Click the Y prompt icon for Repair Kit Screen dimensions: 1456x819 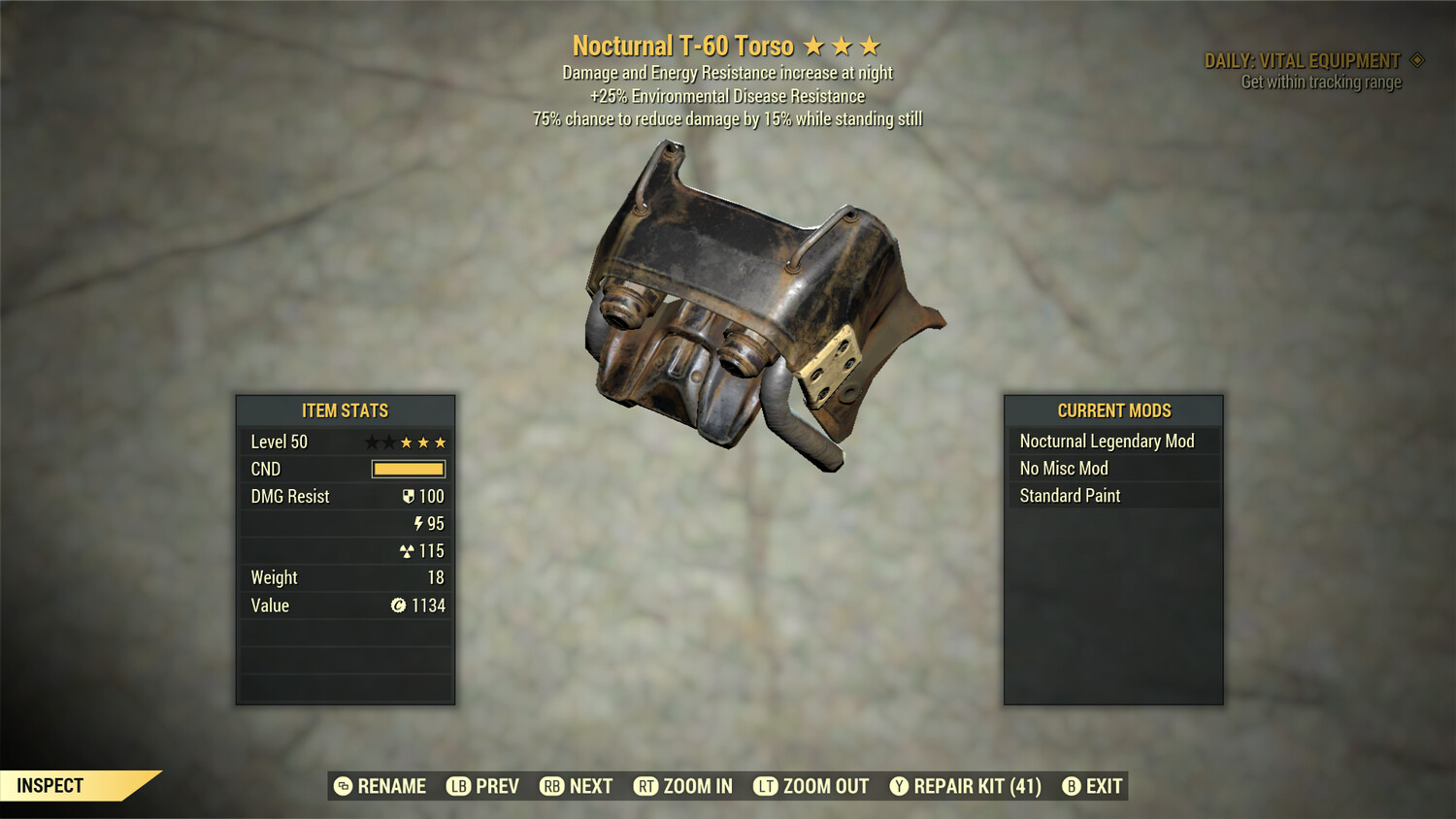pyautogui.click(x=899, y=786)
